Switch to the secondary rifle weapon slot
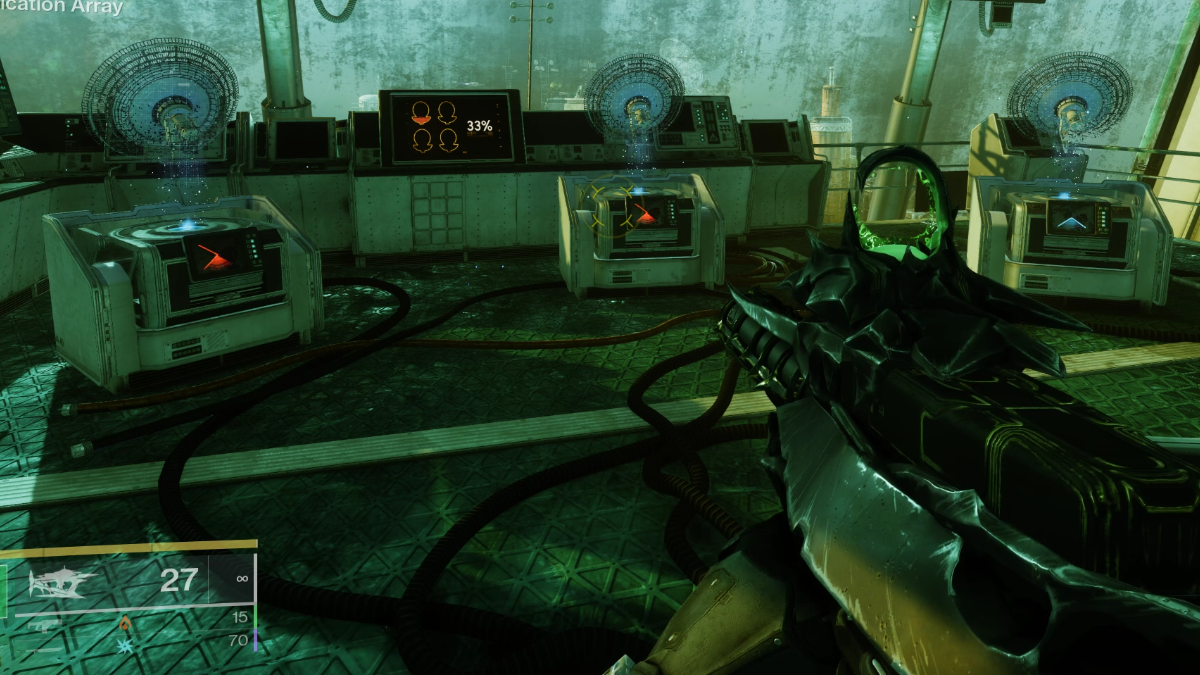This screenshot has width=1200, height=675. pos(46,624)
